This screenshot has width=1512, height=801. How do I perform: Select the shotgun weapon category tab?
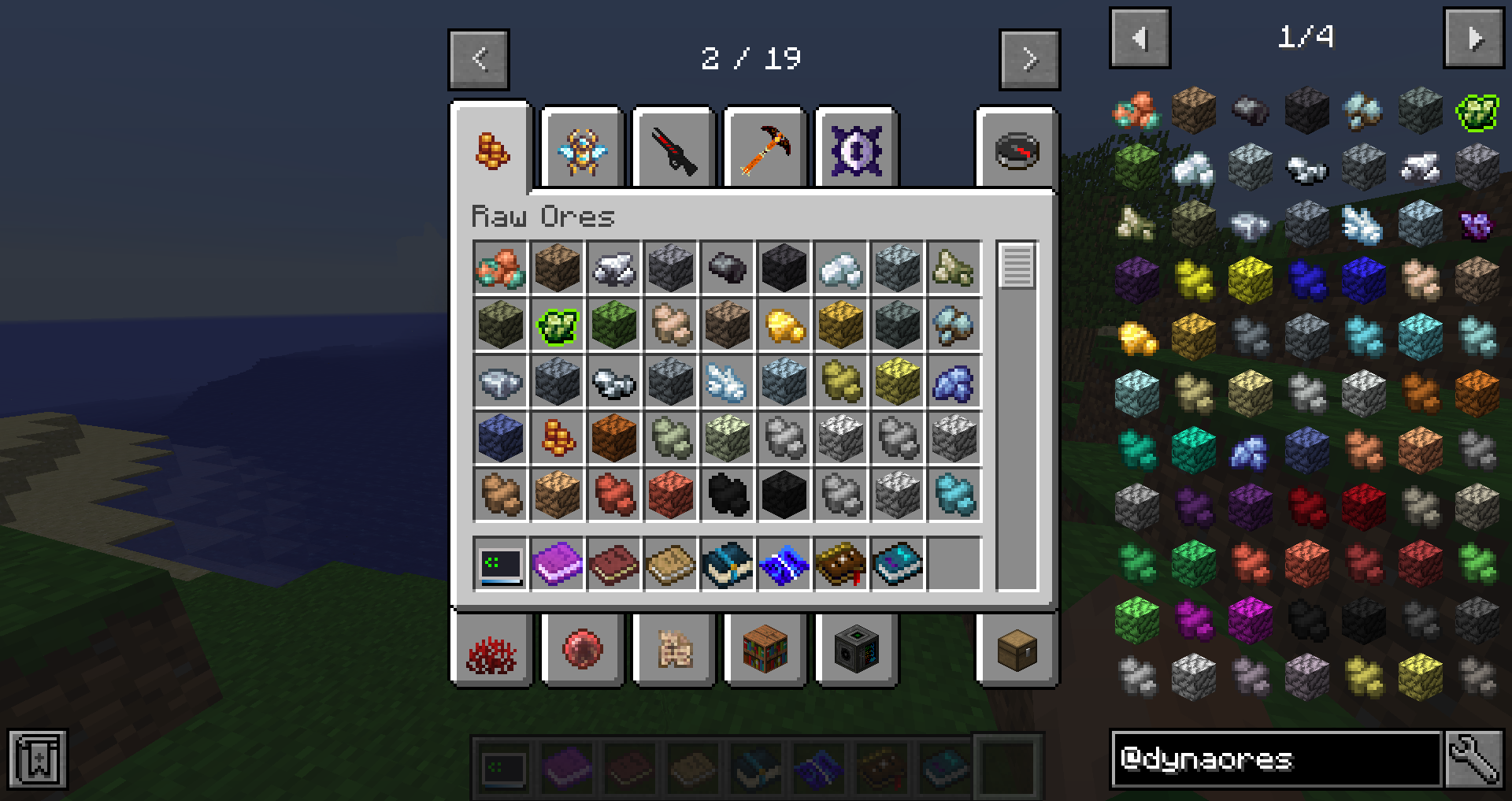point(674,150)
